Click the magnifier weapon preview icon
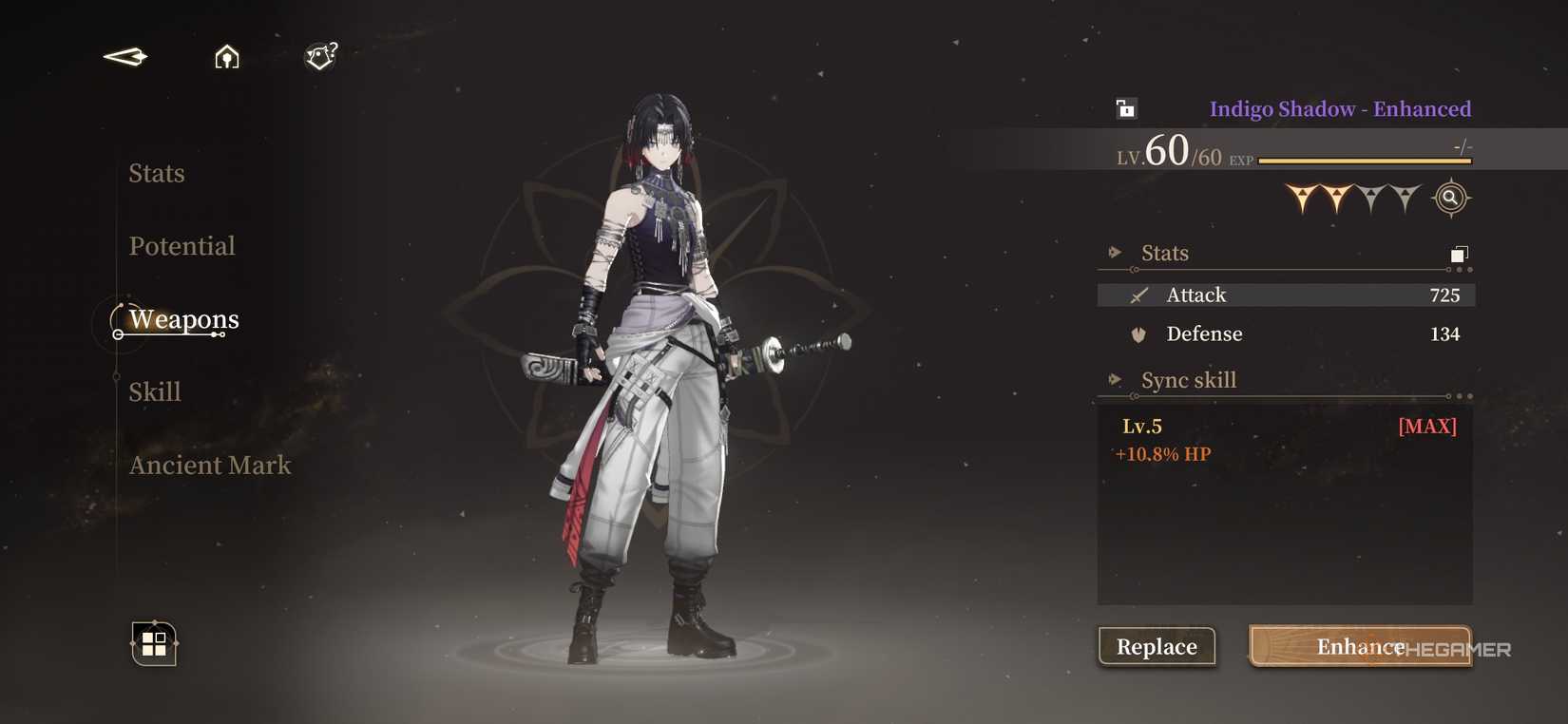The height and width of the screenshot is (724, 1568). point(1449,197)
